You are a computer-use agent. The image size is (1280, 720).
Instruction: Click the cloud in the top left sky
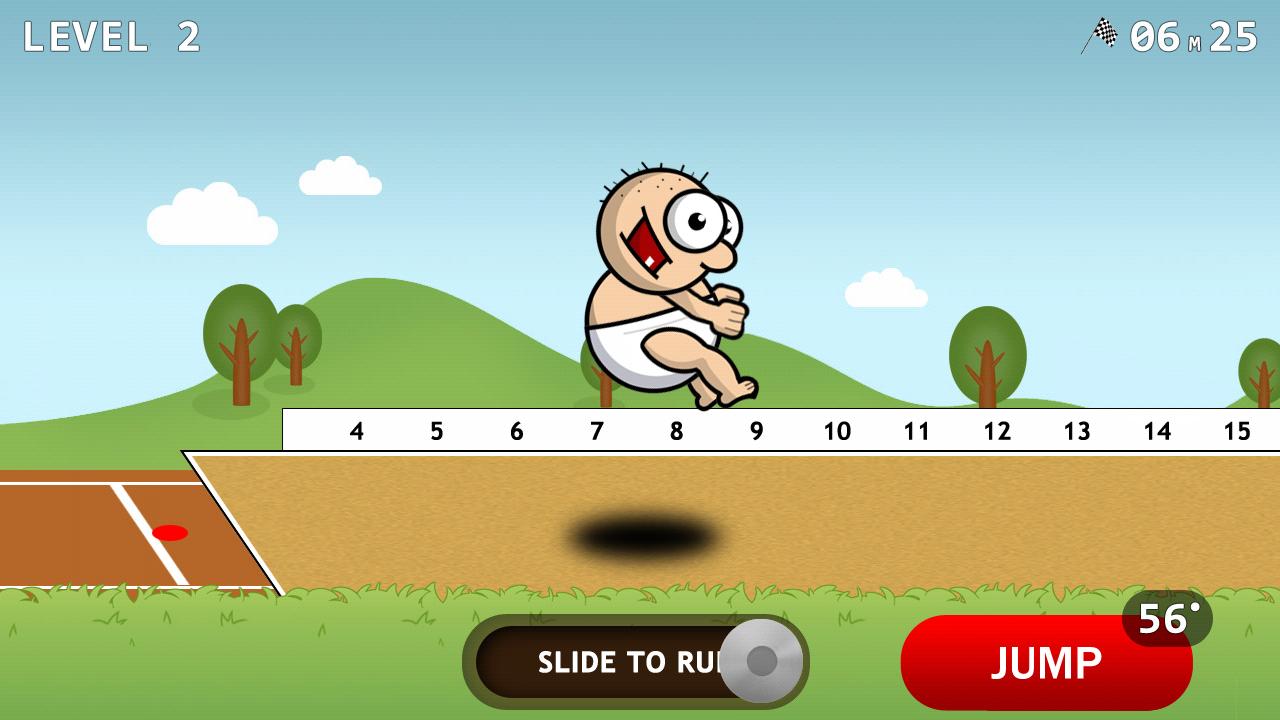pyautogui.click(x=210, y=215)
